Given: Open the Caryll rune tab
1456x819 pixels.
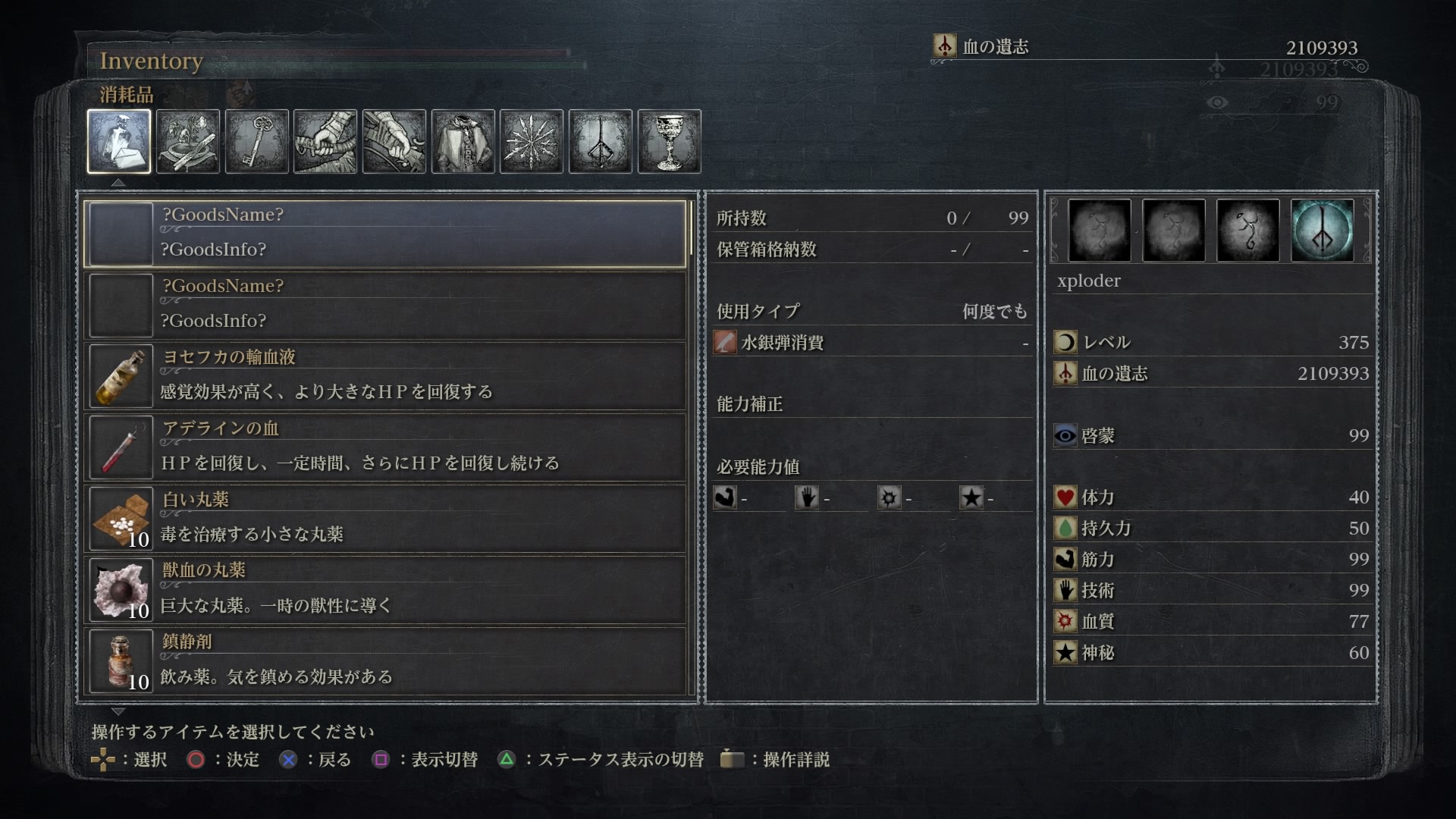Looking at the screenshot, I should click(x=601, y=141).
